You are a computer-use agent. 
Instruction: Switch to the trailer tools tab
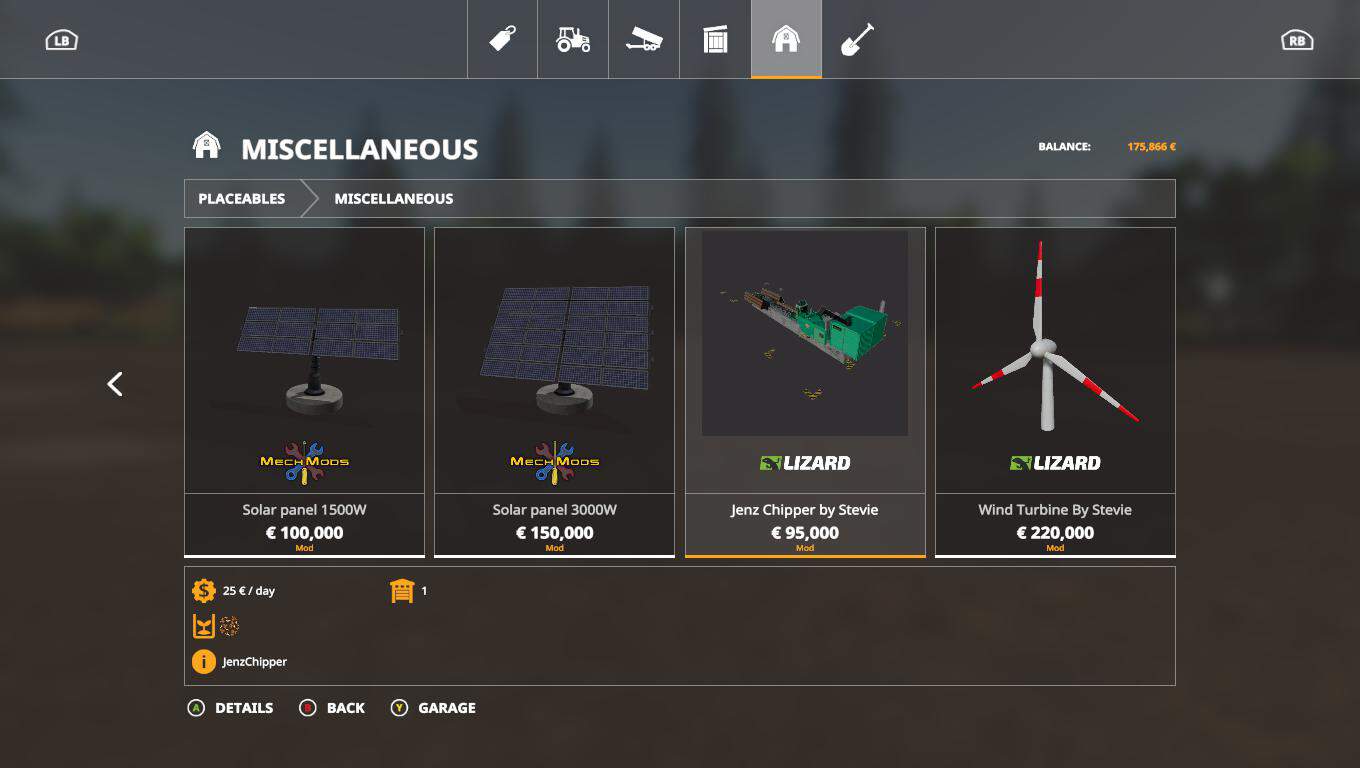tap(644, 40)
